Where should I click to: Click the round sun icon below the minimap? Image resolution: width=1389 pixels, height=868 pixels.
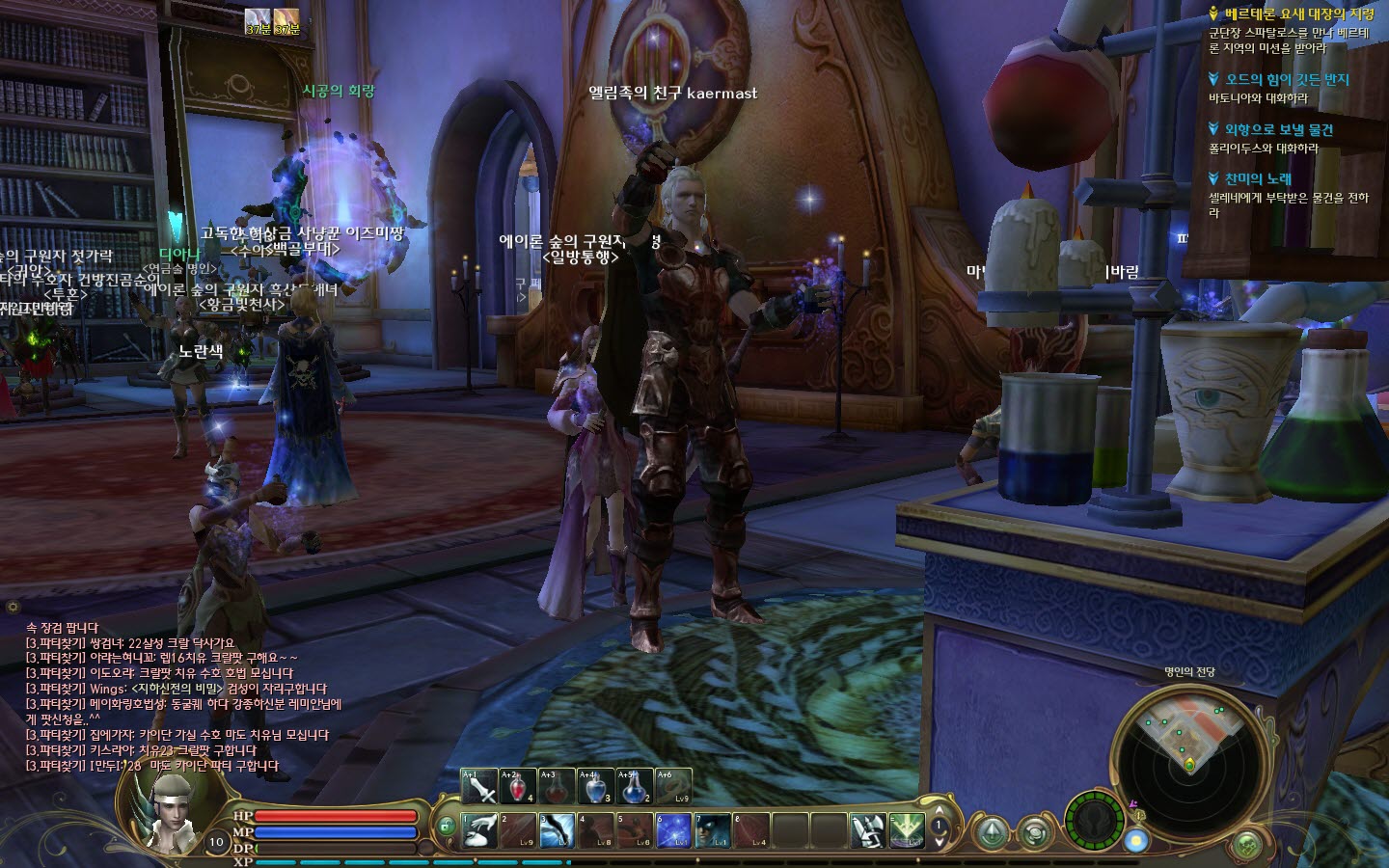tap(1136, 841)
